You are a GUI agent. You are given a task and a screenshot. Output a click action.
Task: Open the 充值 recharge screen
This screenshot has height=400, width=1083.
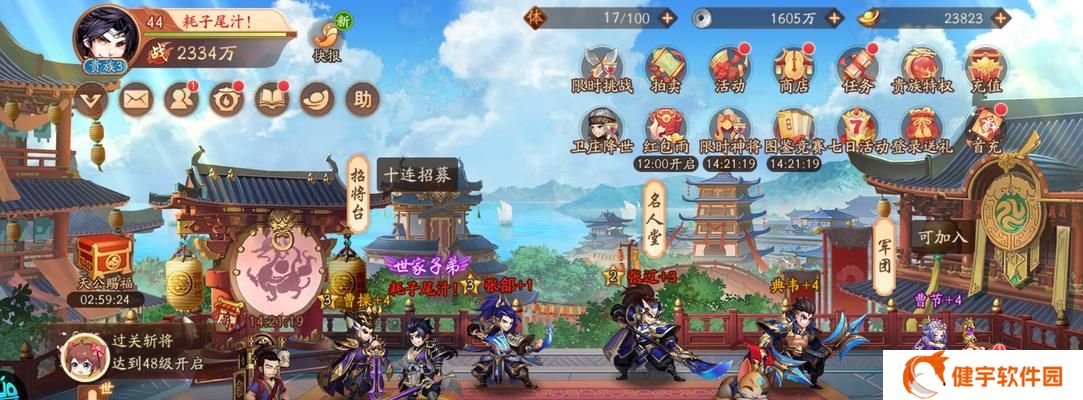[x=983, y=70]
